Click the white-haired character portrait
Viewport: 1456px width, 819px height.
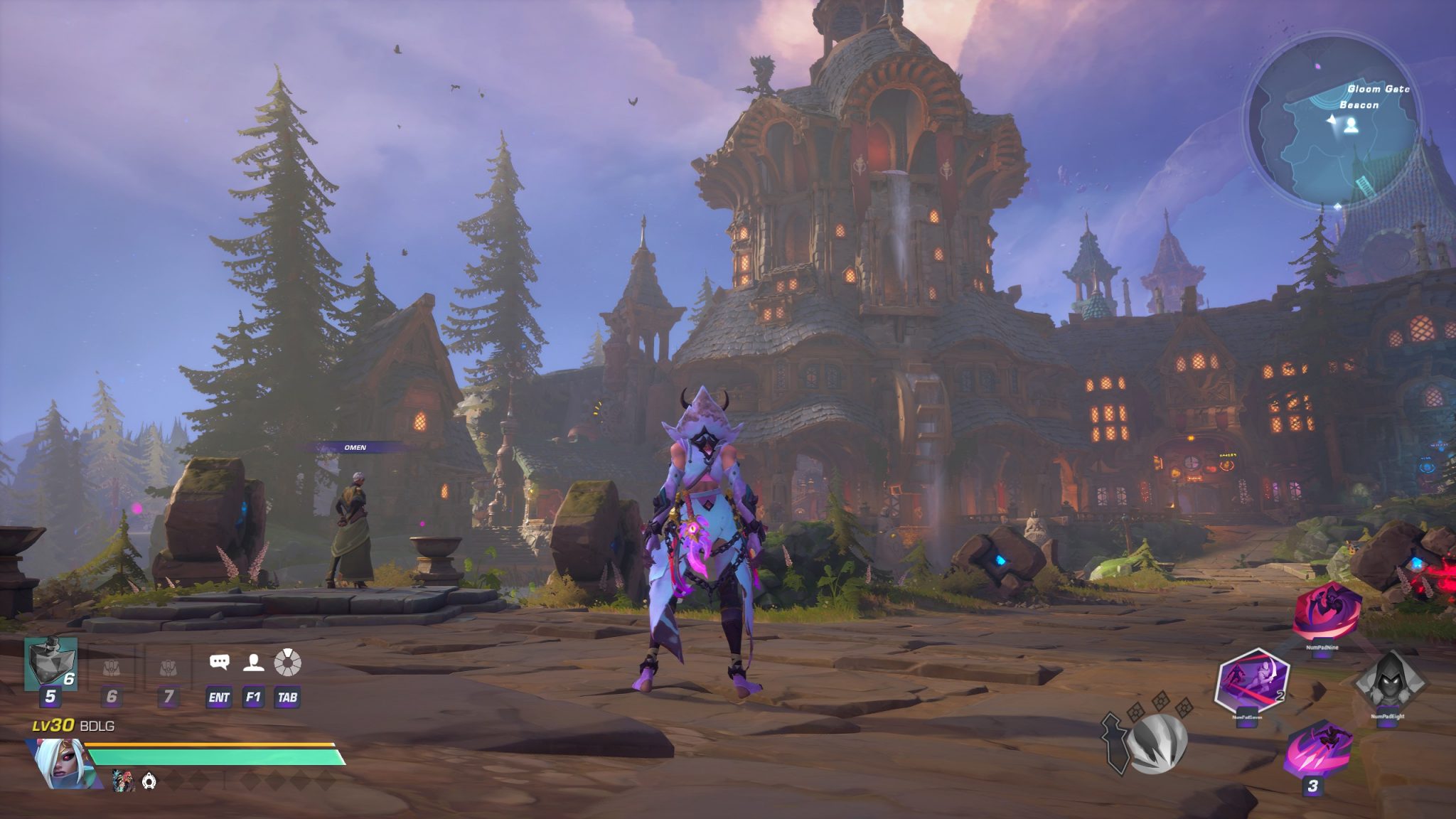tap(62, 764)
